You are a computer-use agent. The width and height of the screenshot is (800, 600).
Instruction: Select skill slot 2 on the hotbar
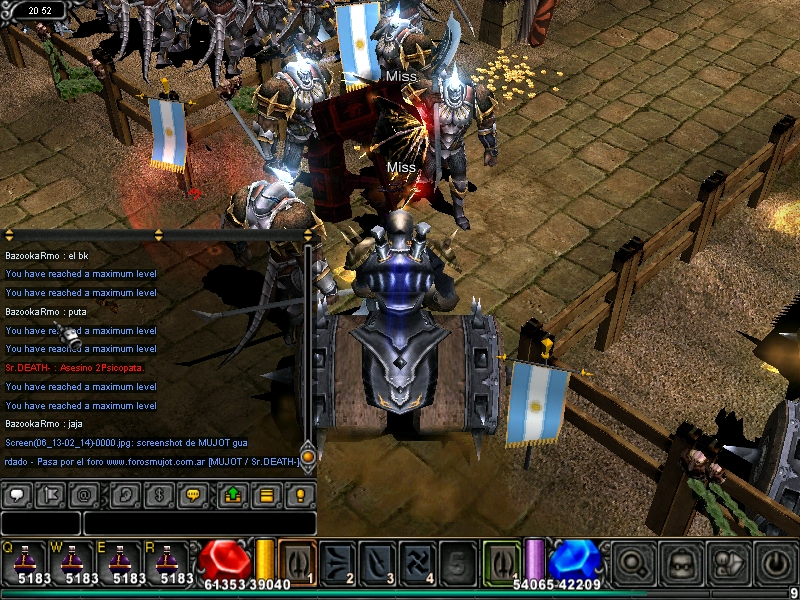coord(338,561)
